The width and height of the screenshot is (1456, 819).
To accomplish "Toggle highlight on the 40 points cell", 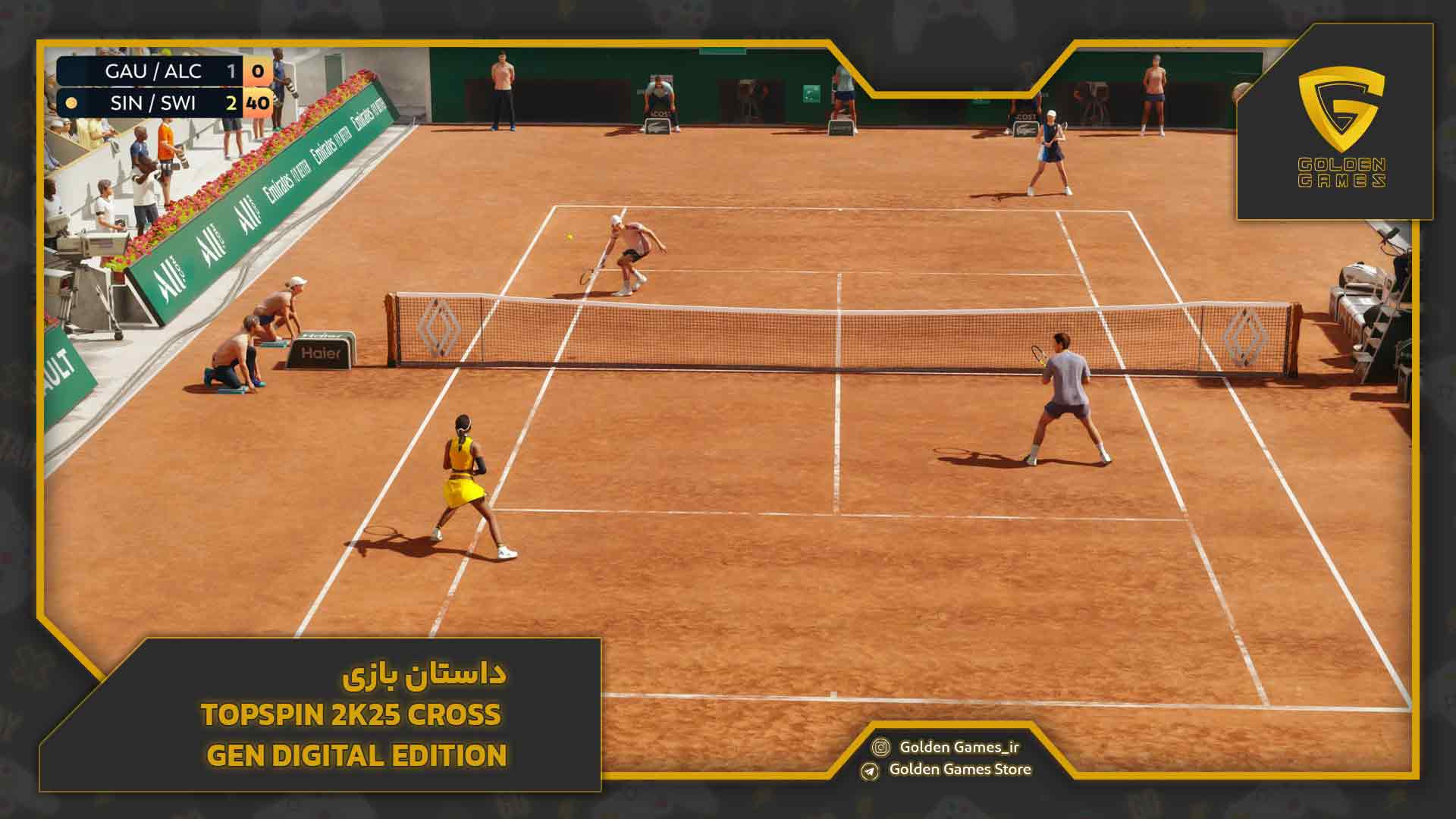I will click(x=258, y=102).
